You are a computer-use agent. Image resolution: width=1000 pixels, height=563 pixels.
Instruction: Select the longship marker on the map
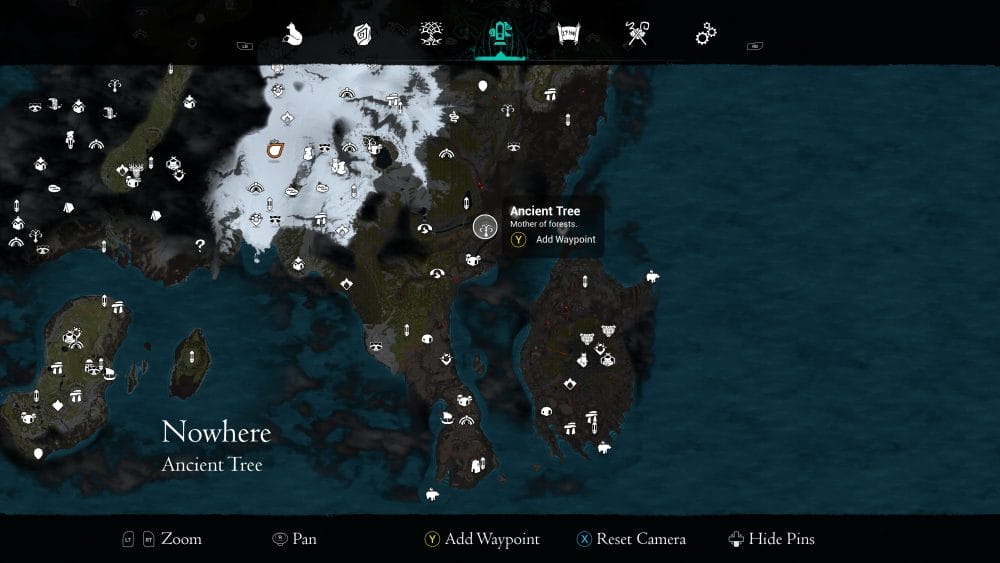(x=447, y=416)
